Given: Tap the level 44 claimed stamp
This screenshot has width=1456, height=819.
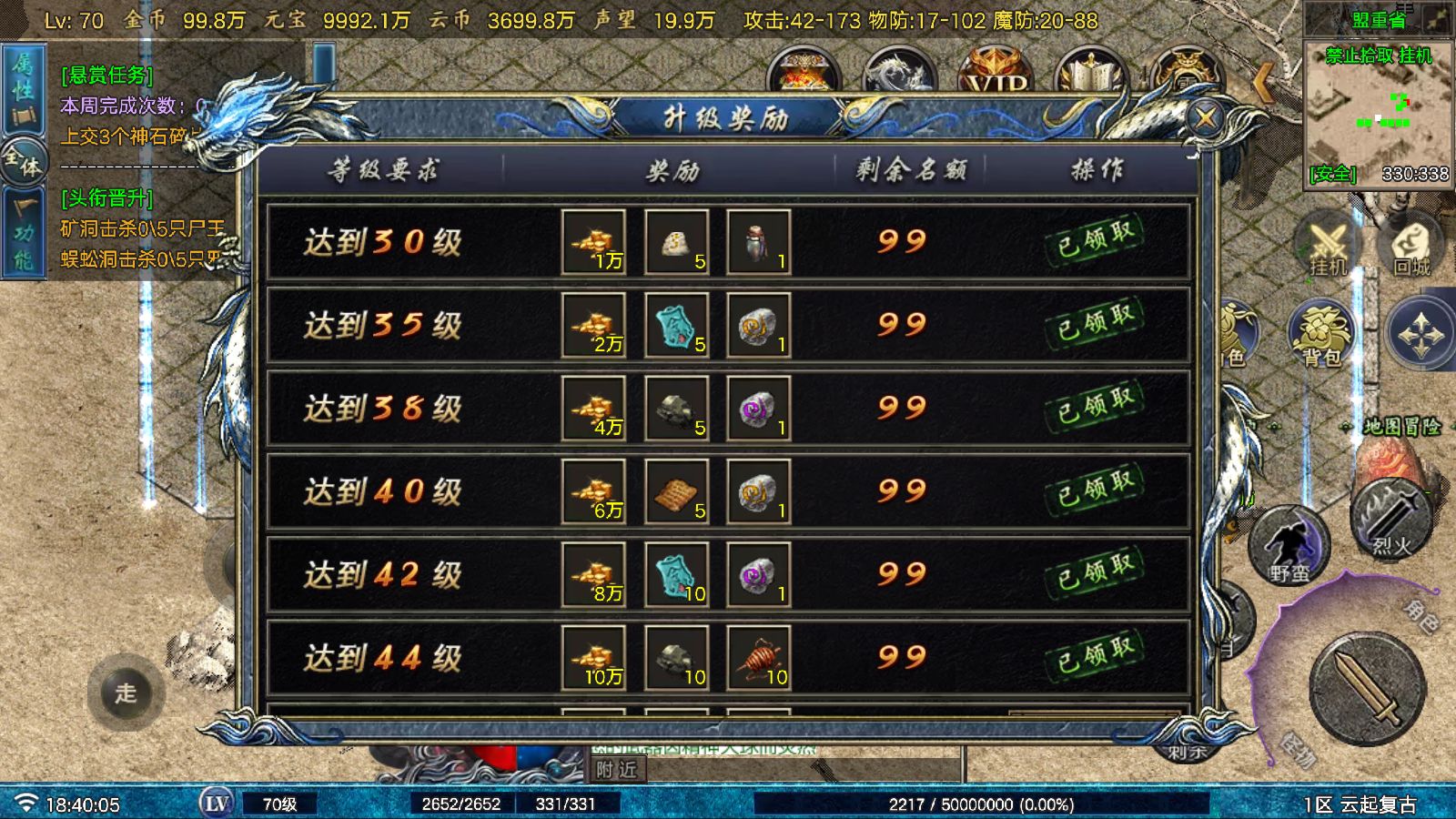Looking at the screenshot, I should (x=1096, y=656).
